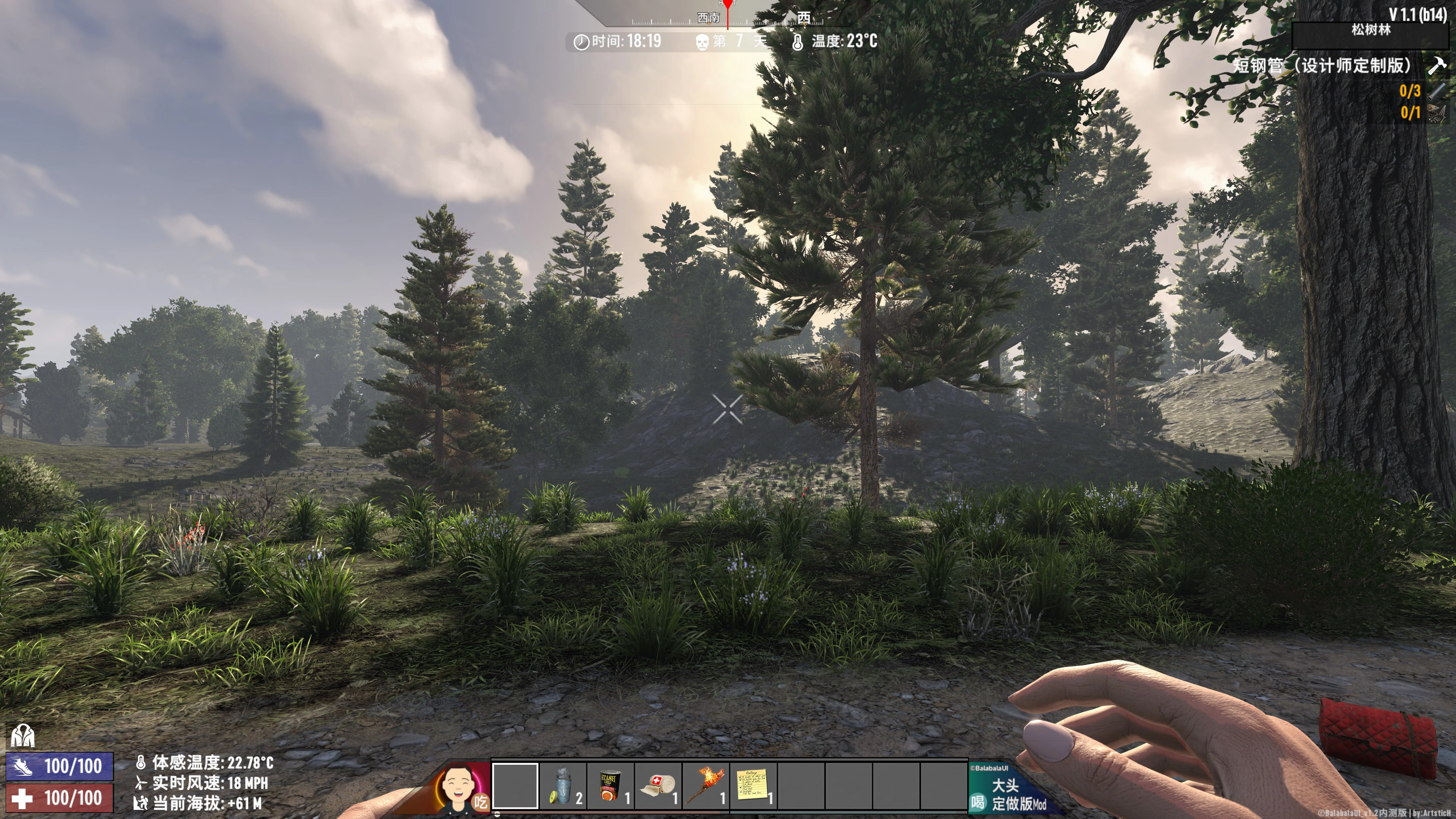Click the 喝 drink status badge

pos(978,802)
